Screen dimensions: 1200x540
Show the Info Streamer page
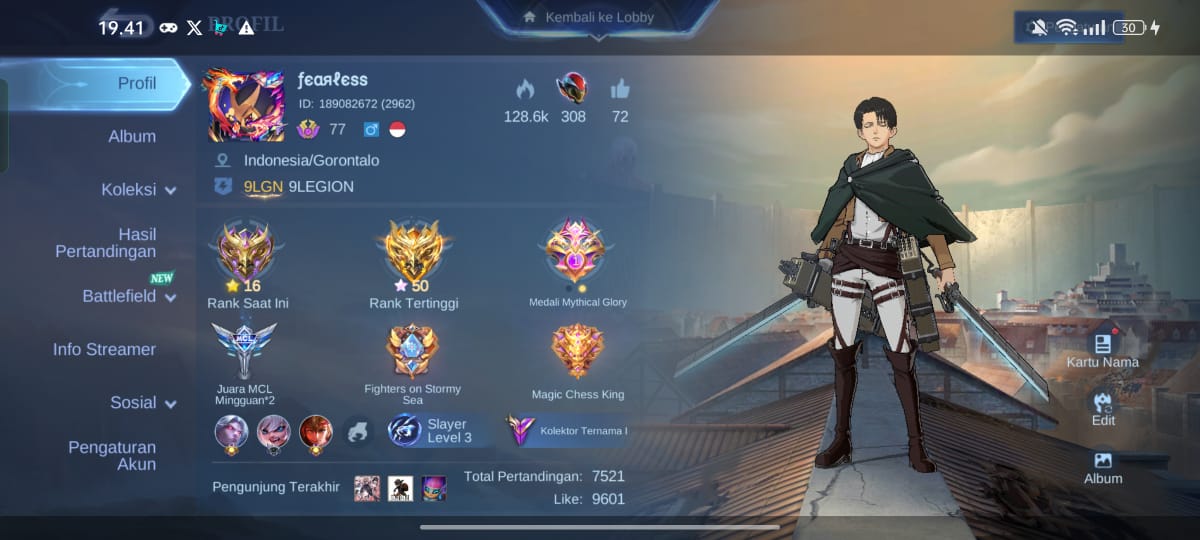104,349
